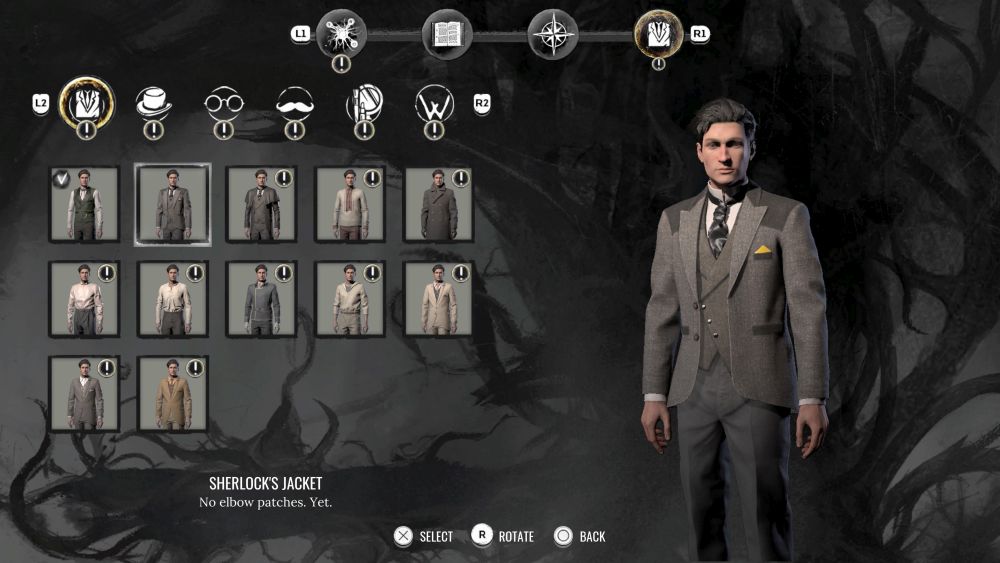Switch to the hats category
This screenshot has height=563, width=1000.
coord(153,102)
